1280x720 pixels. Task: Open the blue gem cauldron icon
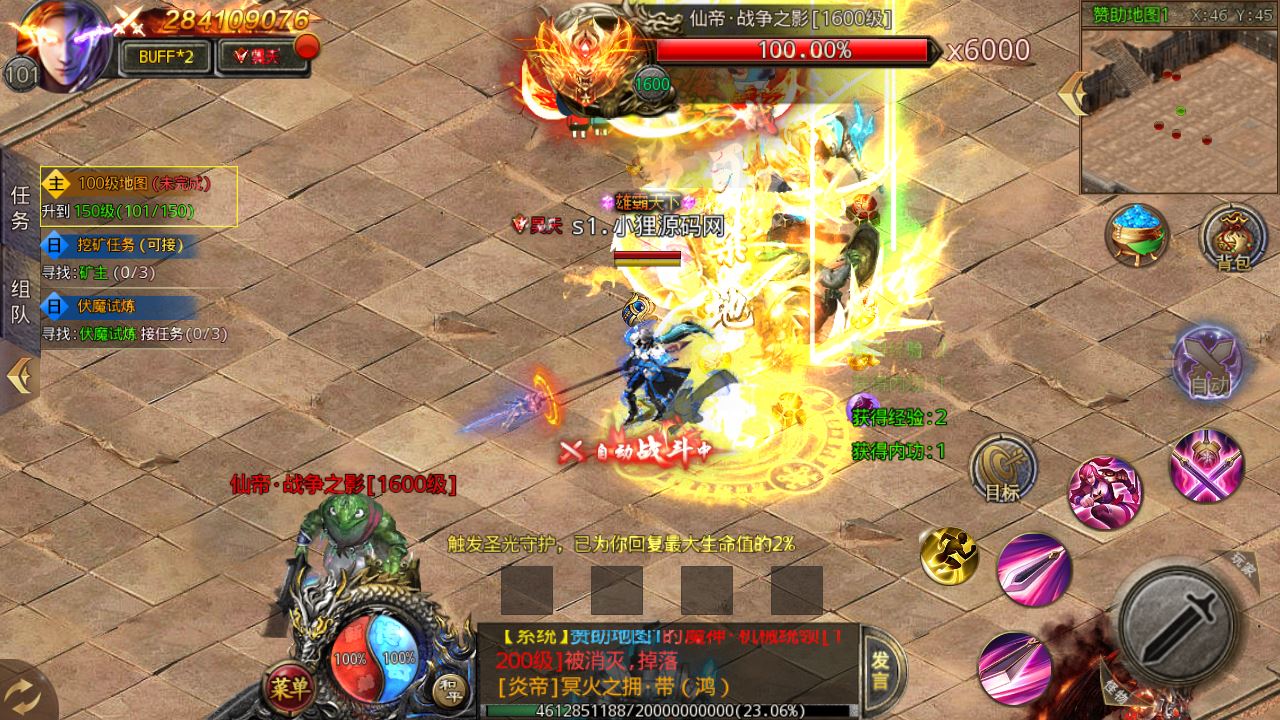pos(1138,236)
